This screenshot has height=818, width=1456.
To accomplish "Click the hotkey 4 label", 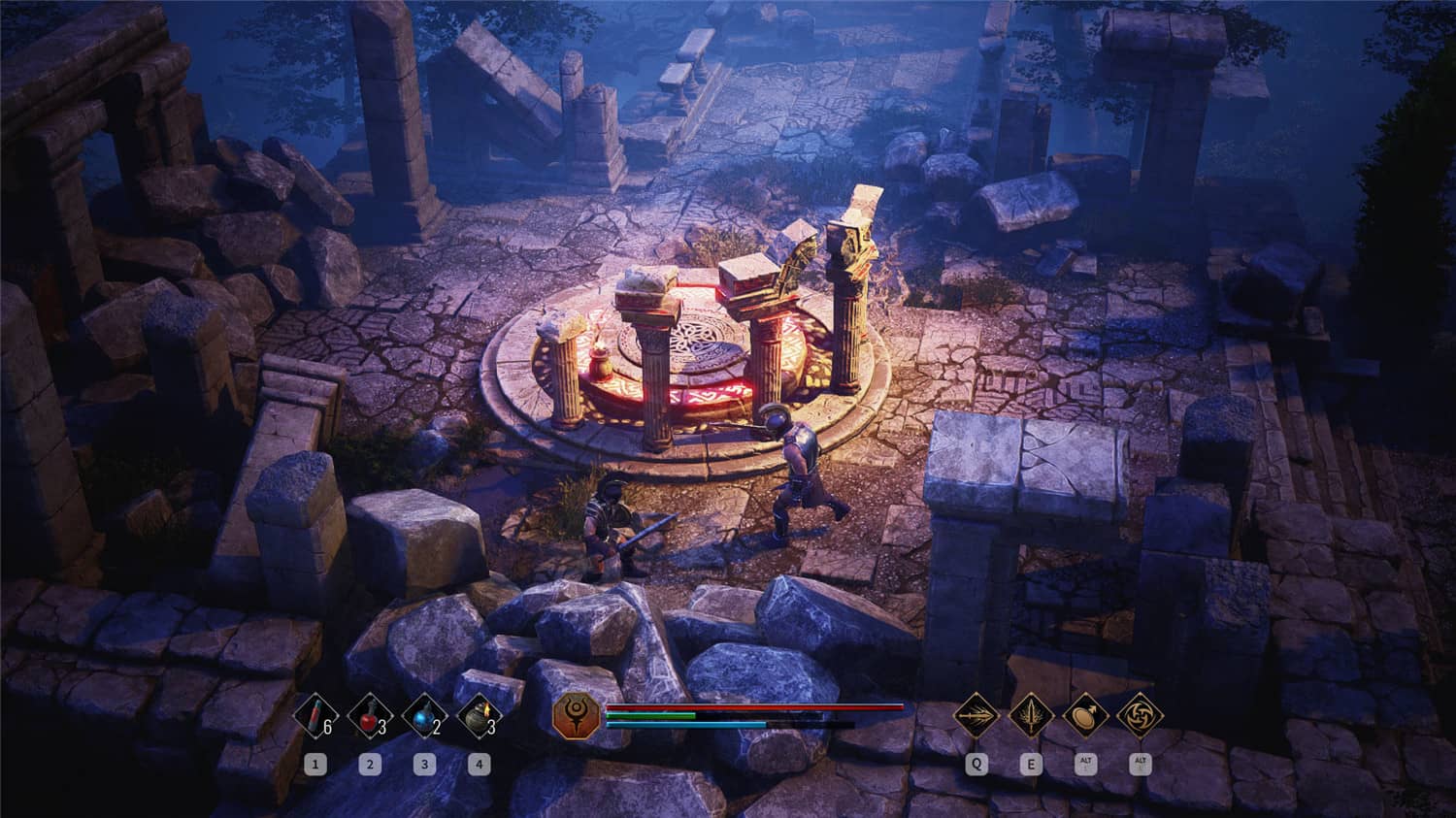I will (479, 764).
